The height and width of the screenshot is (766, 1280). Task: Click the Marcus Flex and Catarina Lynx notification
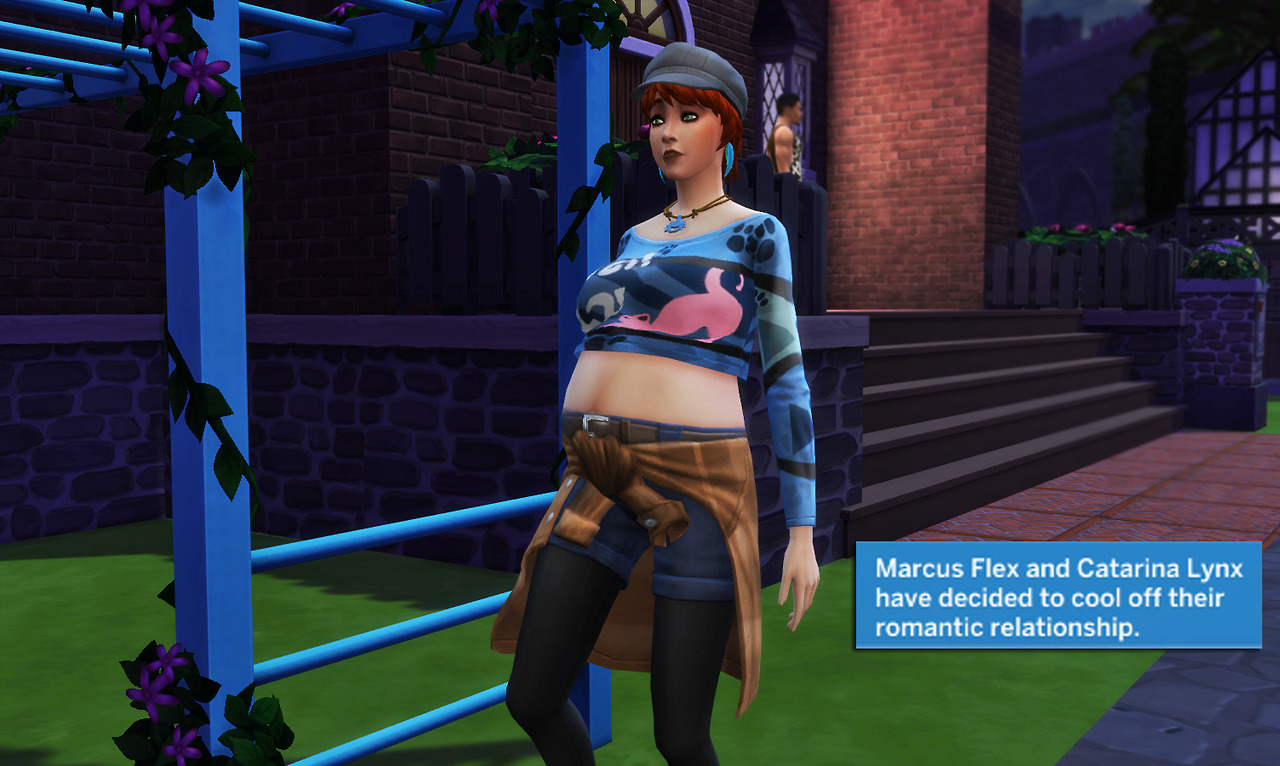(x=1058, y=597)
